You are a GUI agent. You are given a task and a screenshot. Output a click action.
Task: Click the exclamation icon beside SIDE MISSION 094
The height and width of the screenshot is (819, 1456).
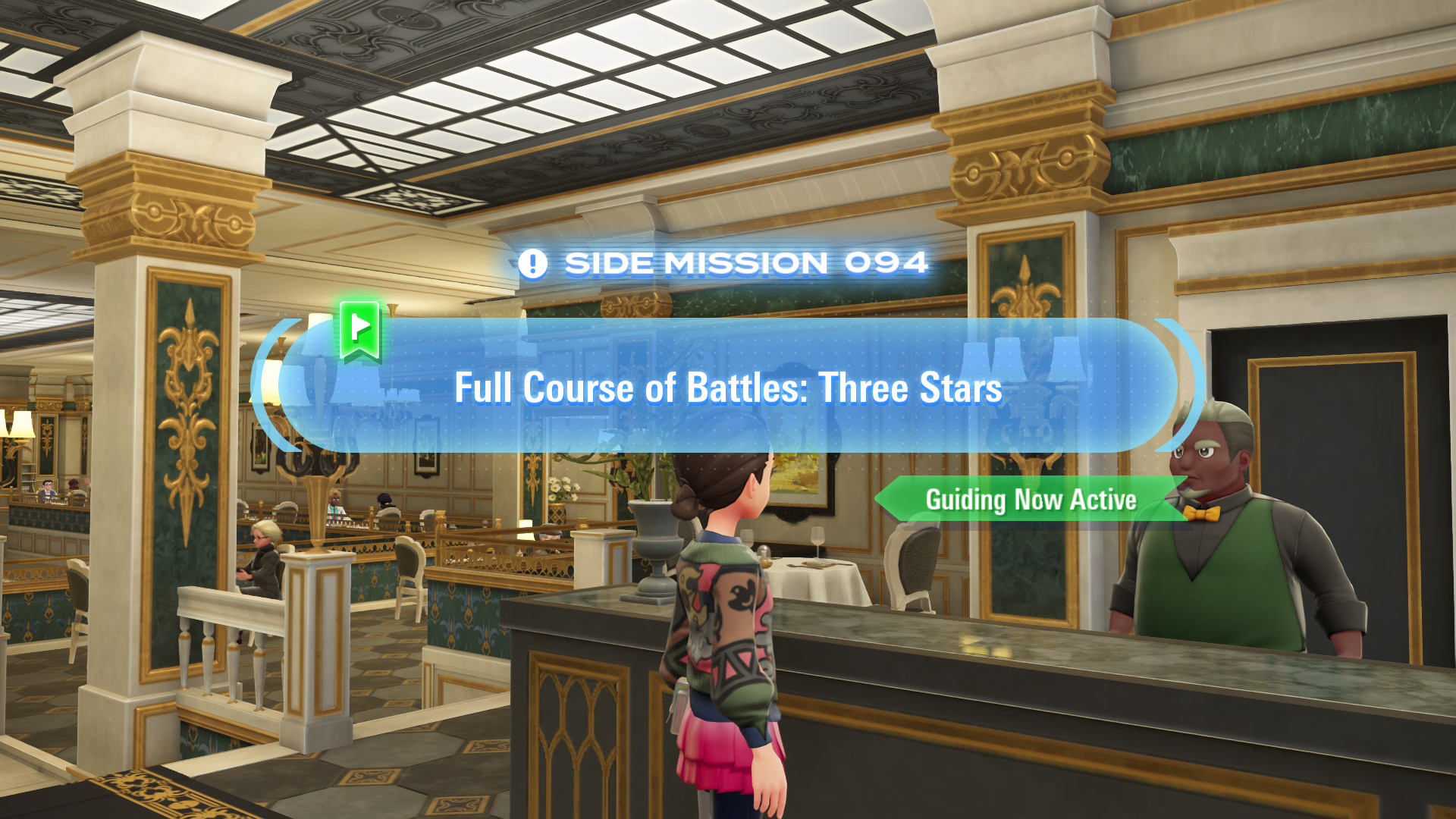[533, 263]
